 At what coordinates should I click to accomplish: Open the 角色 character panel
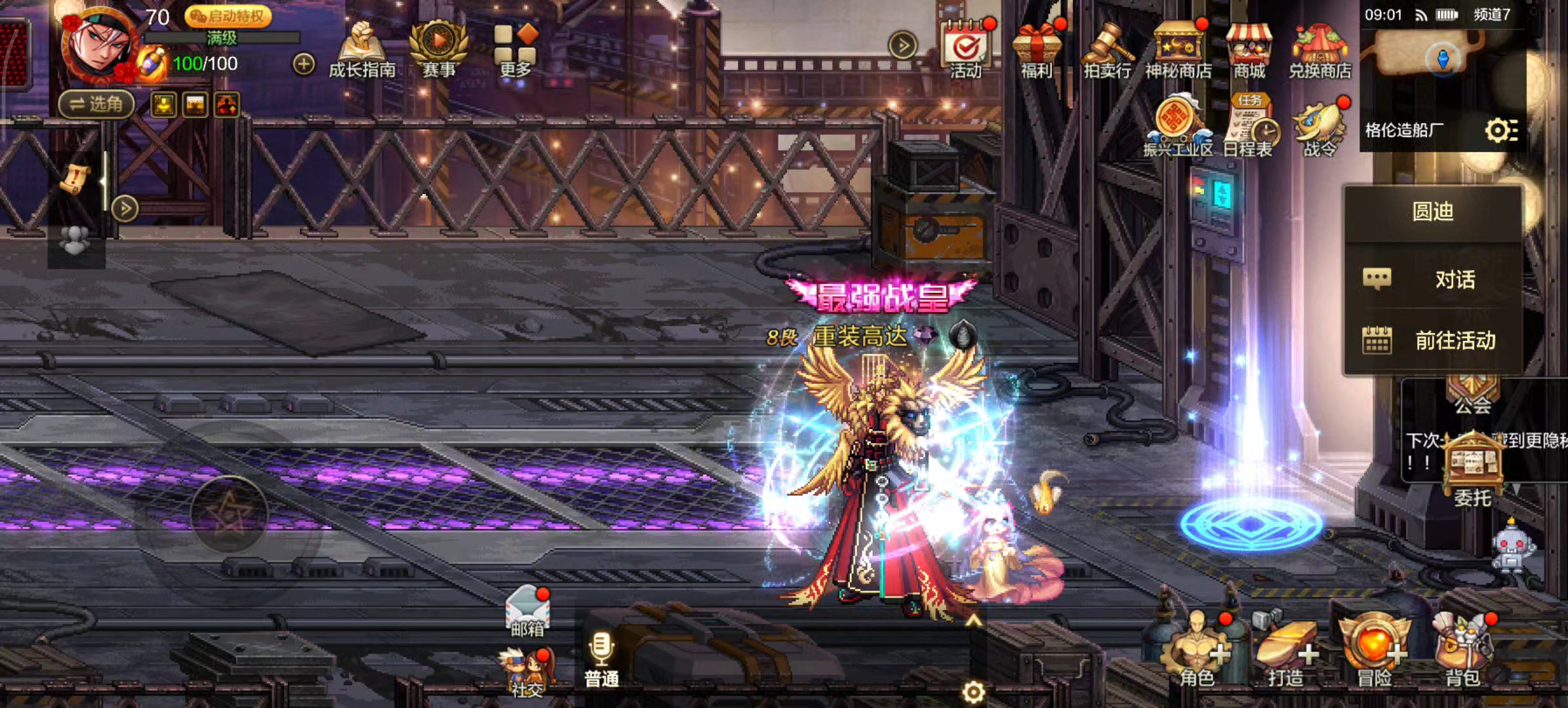pos(1196,651)
